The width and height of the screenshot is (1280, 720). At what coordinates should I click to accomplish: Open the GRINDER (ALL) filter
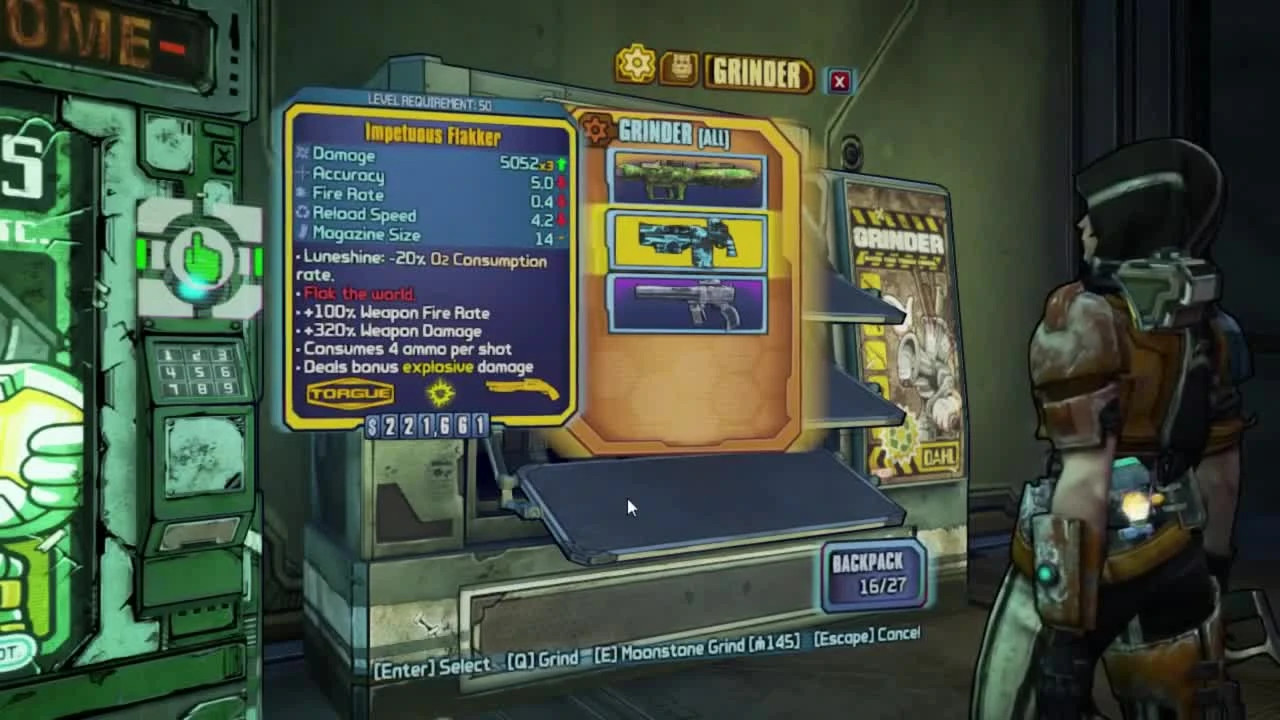click(x=675, y=133)
